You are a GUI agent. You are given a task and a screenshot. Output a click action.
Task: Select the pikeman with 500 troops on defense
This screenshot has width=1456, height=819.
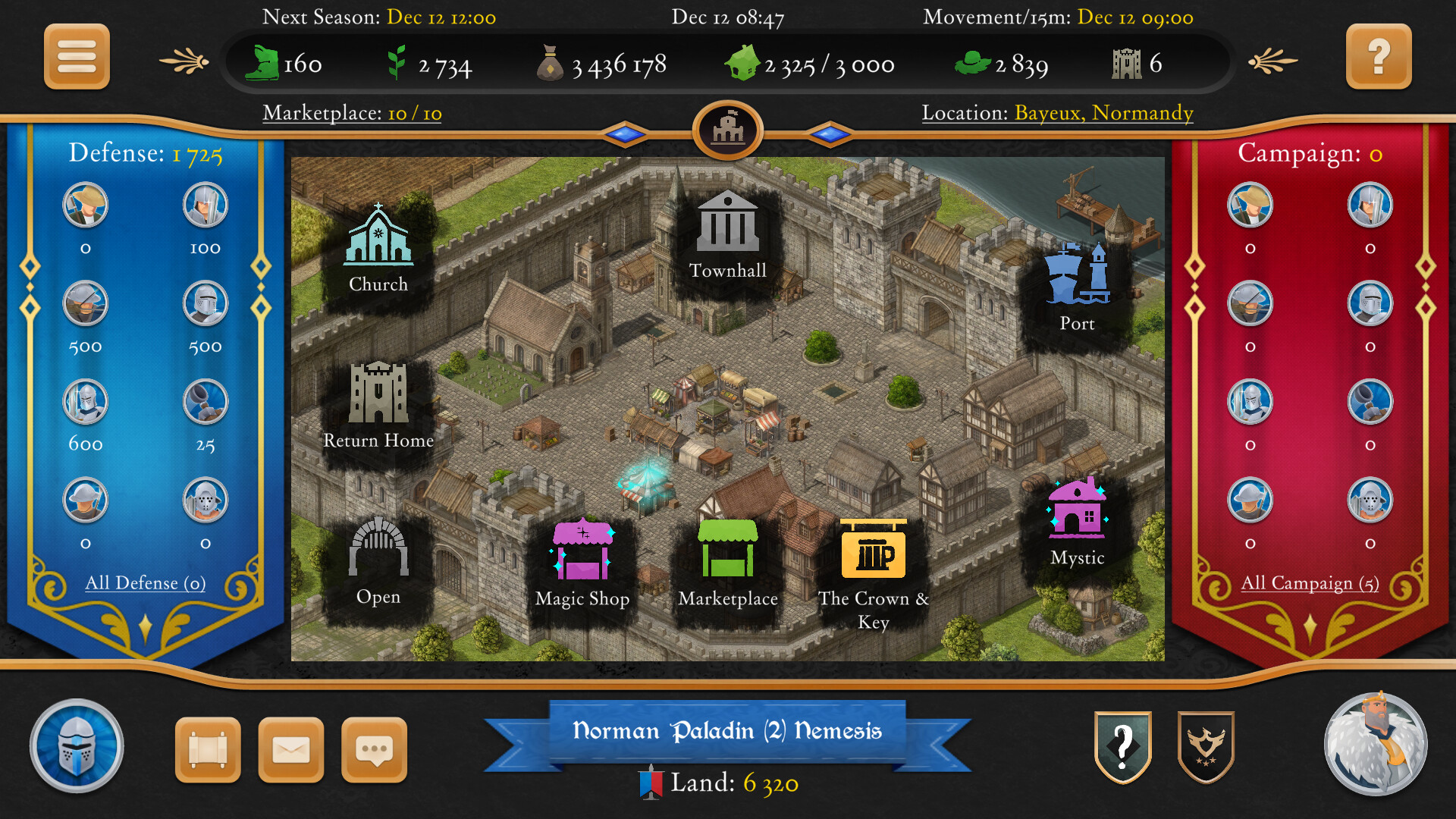pos(86,303)
